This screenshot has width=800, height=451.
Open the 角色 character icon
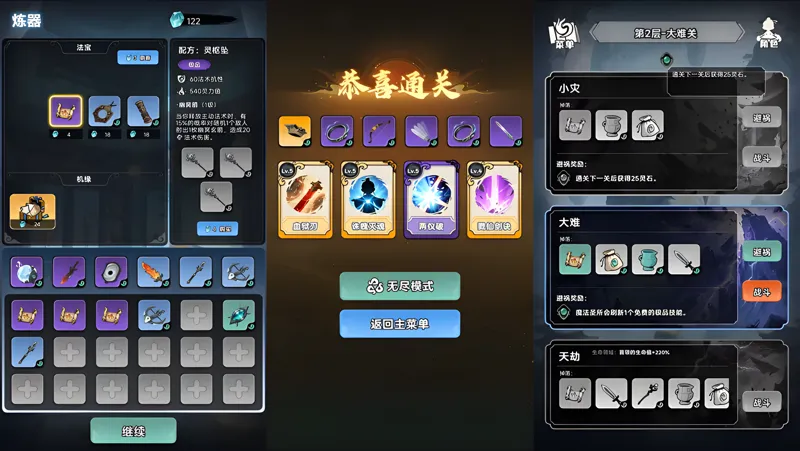(769, 32)
